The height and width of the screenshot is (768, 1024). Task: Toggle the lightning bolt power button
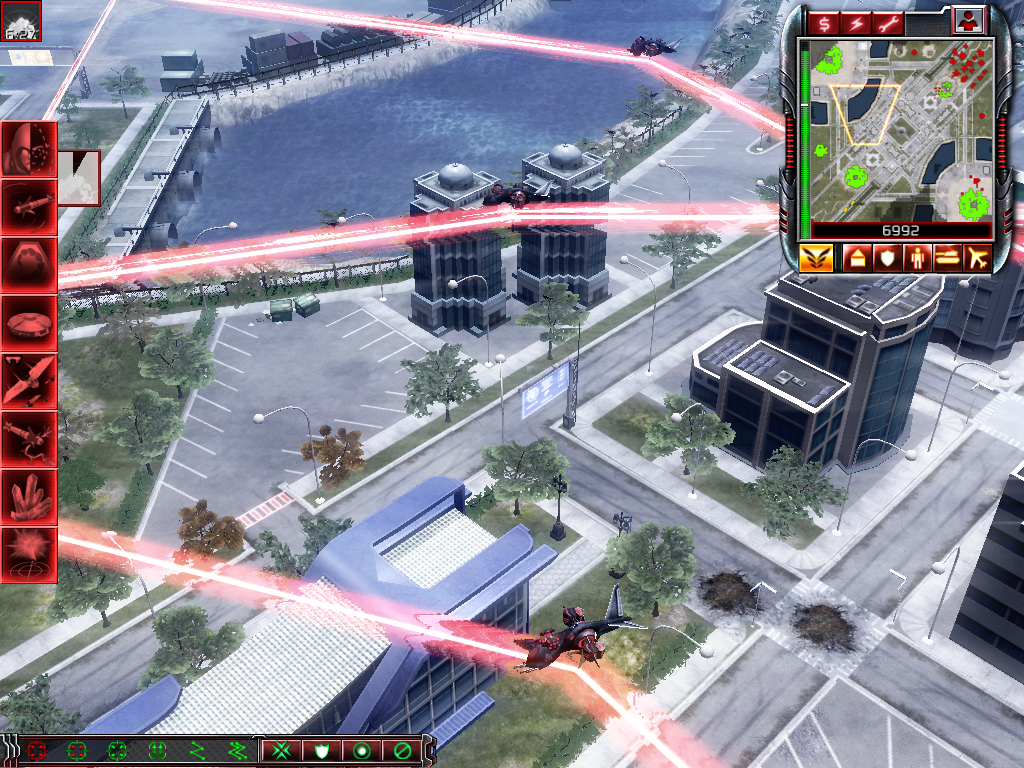point(857,22)
